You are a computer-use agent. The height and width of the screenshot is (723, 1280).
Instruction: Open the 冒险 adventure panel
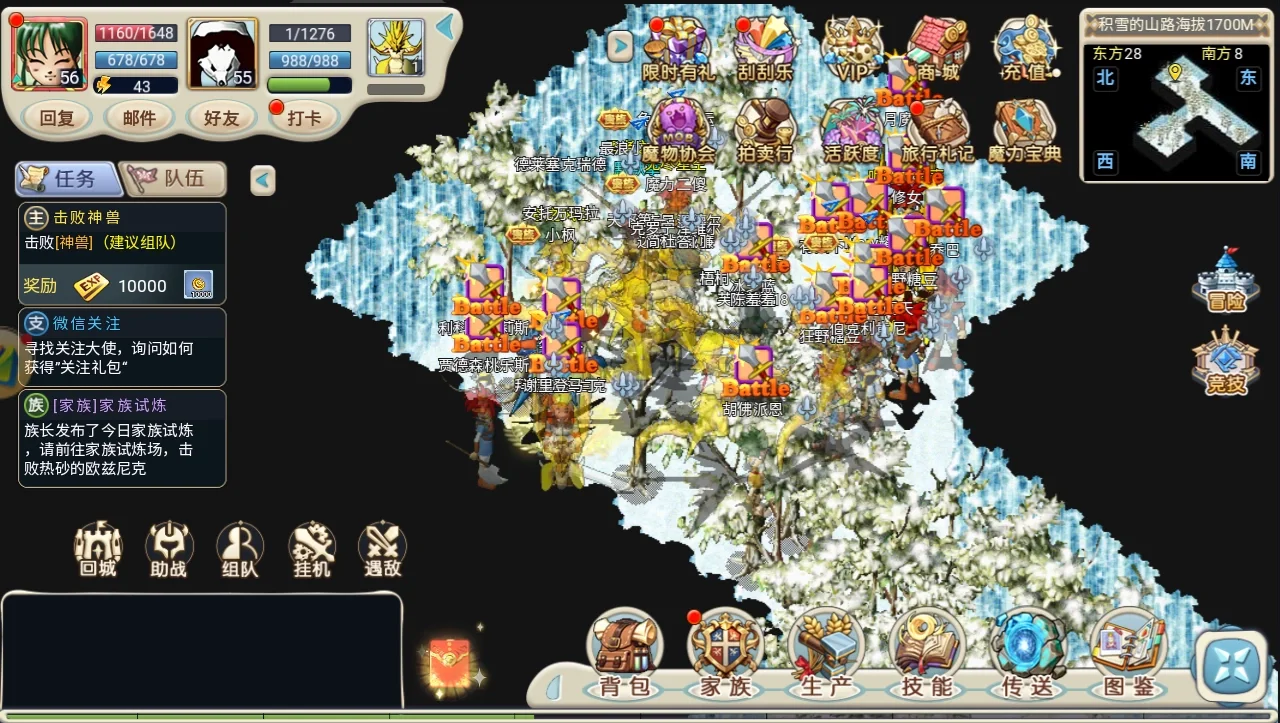1226,285
